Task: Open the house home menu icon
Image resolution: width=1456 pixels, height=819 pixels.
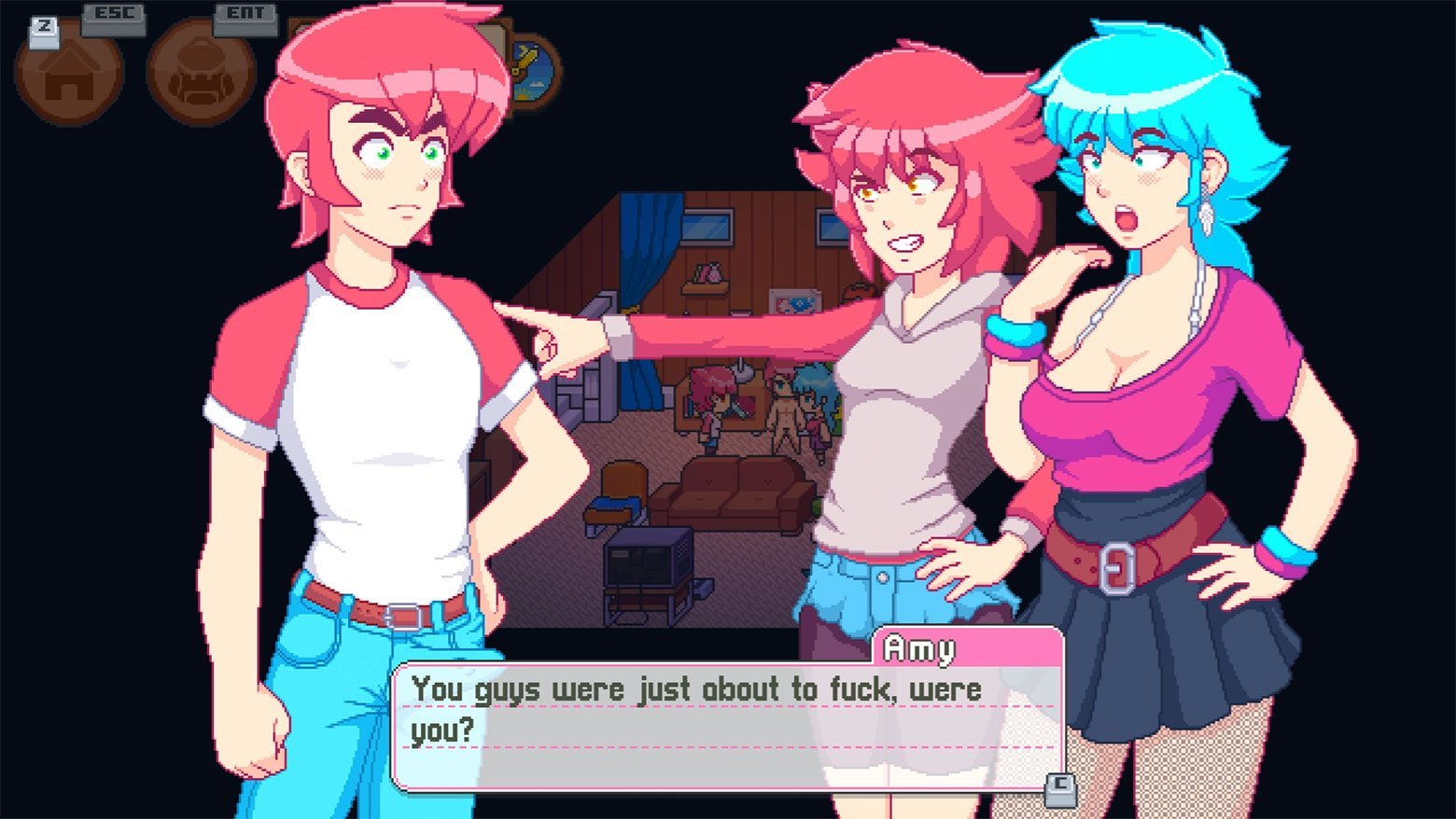Action: point(68,74)
